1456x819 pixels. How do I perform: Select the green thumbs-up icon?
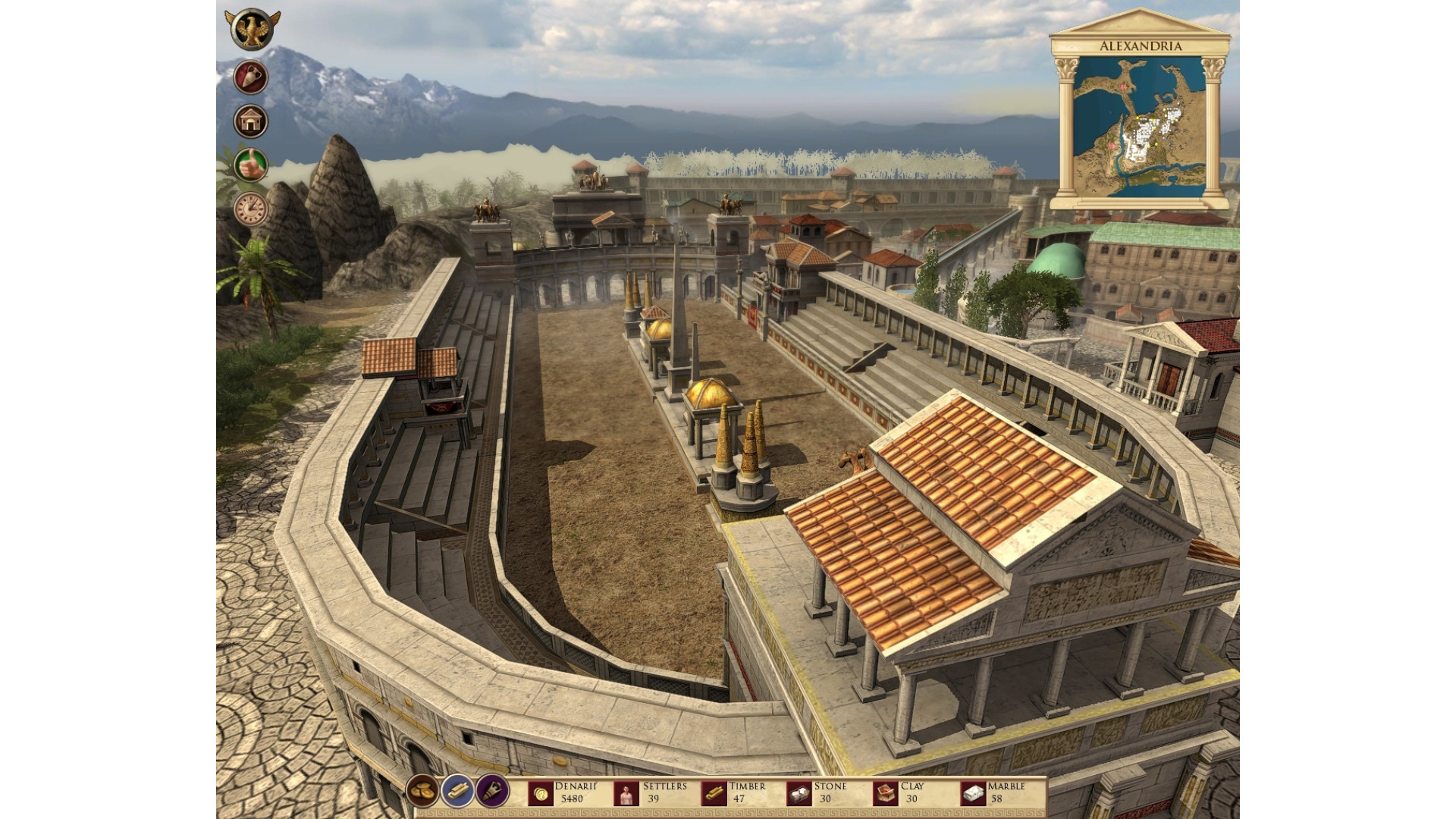tap(250, 165)
